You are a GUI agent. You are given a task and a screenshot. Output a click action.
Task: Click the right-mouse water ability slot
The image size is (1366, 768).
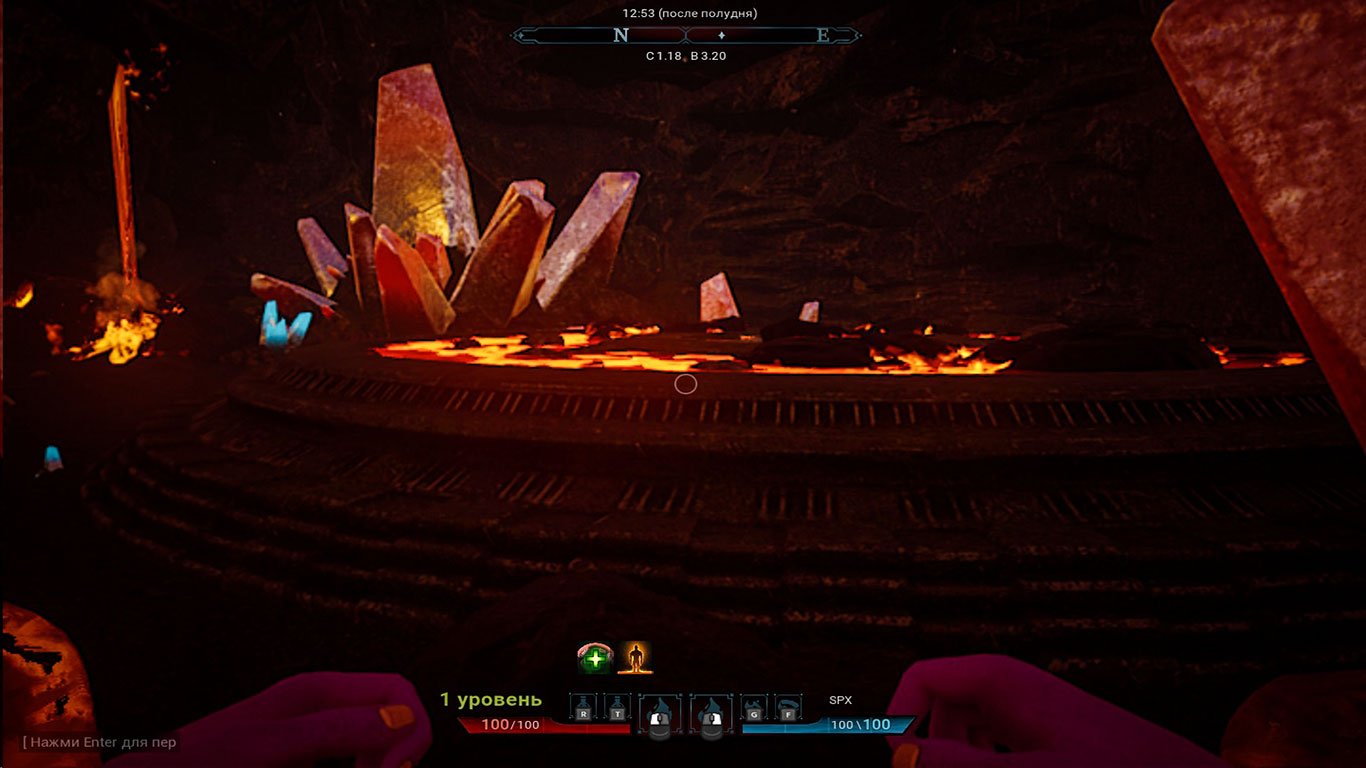(711, 711)
